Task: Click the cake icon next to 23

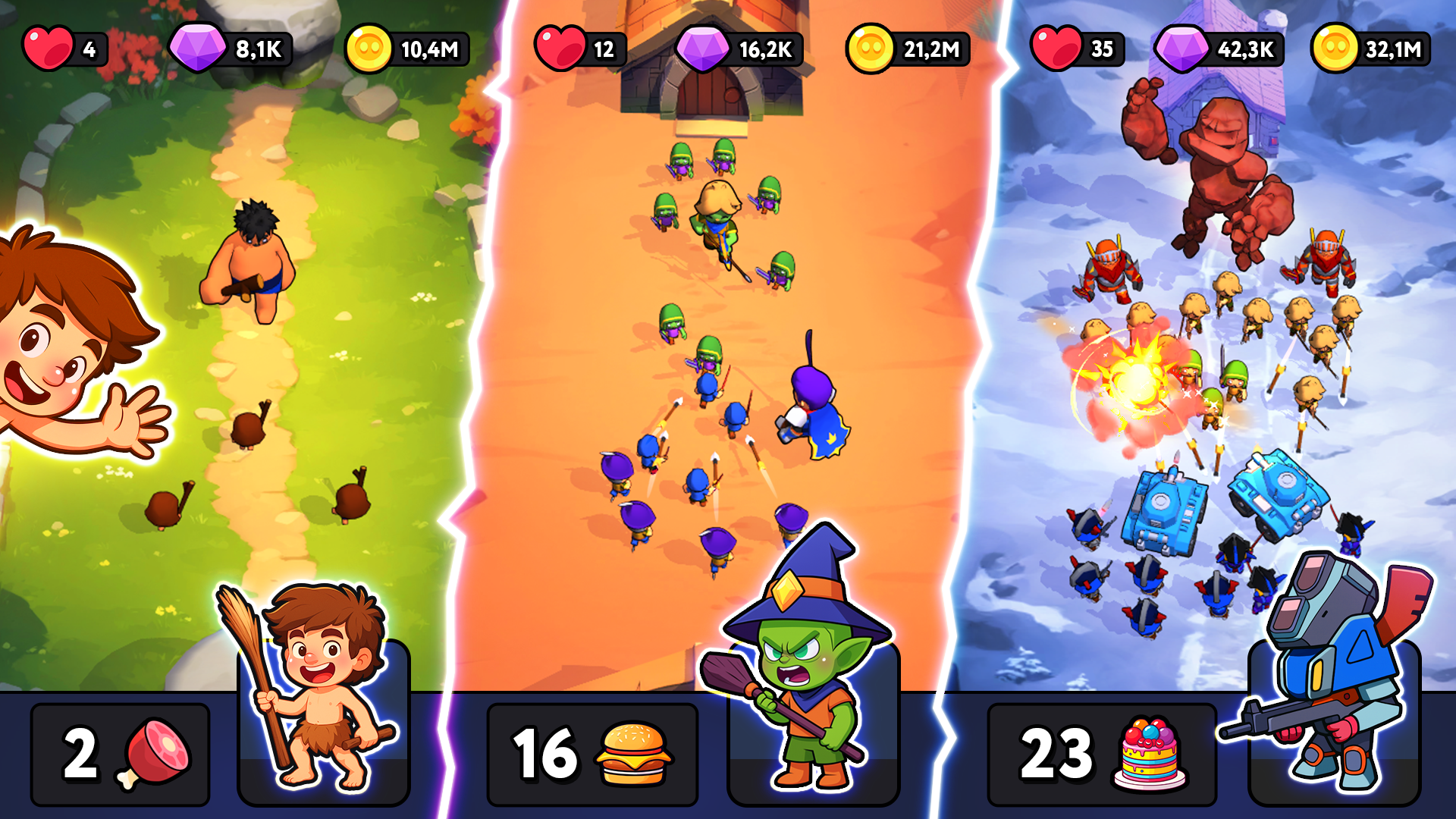Action: pos(1147,753)
